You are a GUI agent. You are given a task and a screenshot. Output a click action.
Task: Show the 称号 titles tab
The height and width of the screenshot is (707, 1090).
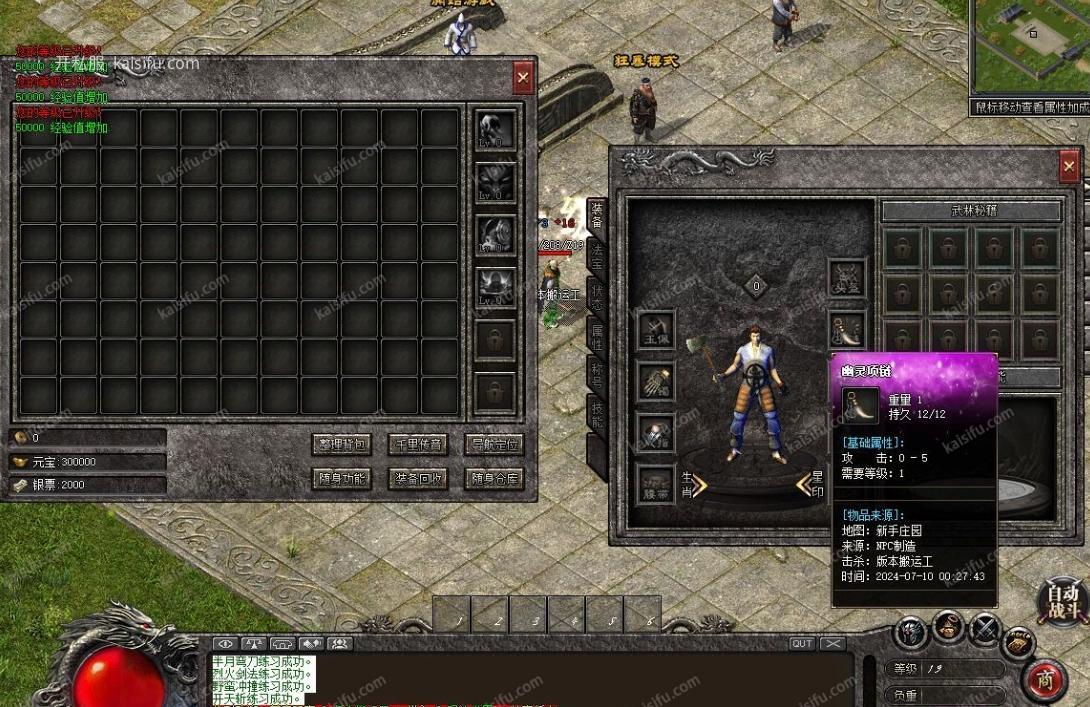click(x=597, y=375)
